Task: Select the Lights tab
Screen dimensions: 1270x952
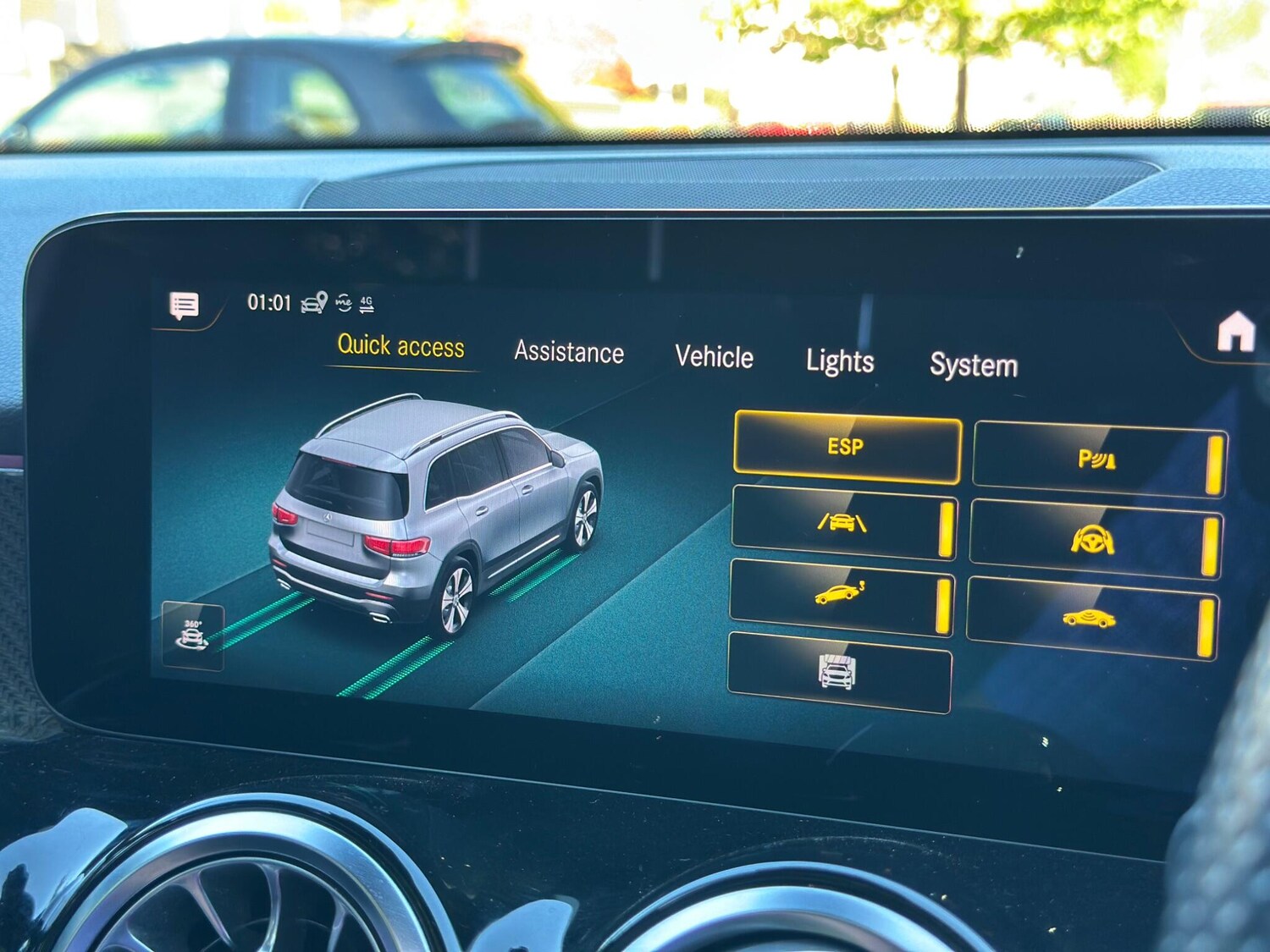Action: click(x=841, y=362)
